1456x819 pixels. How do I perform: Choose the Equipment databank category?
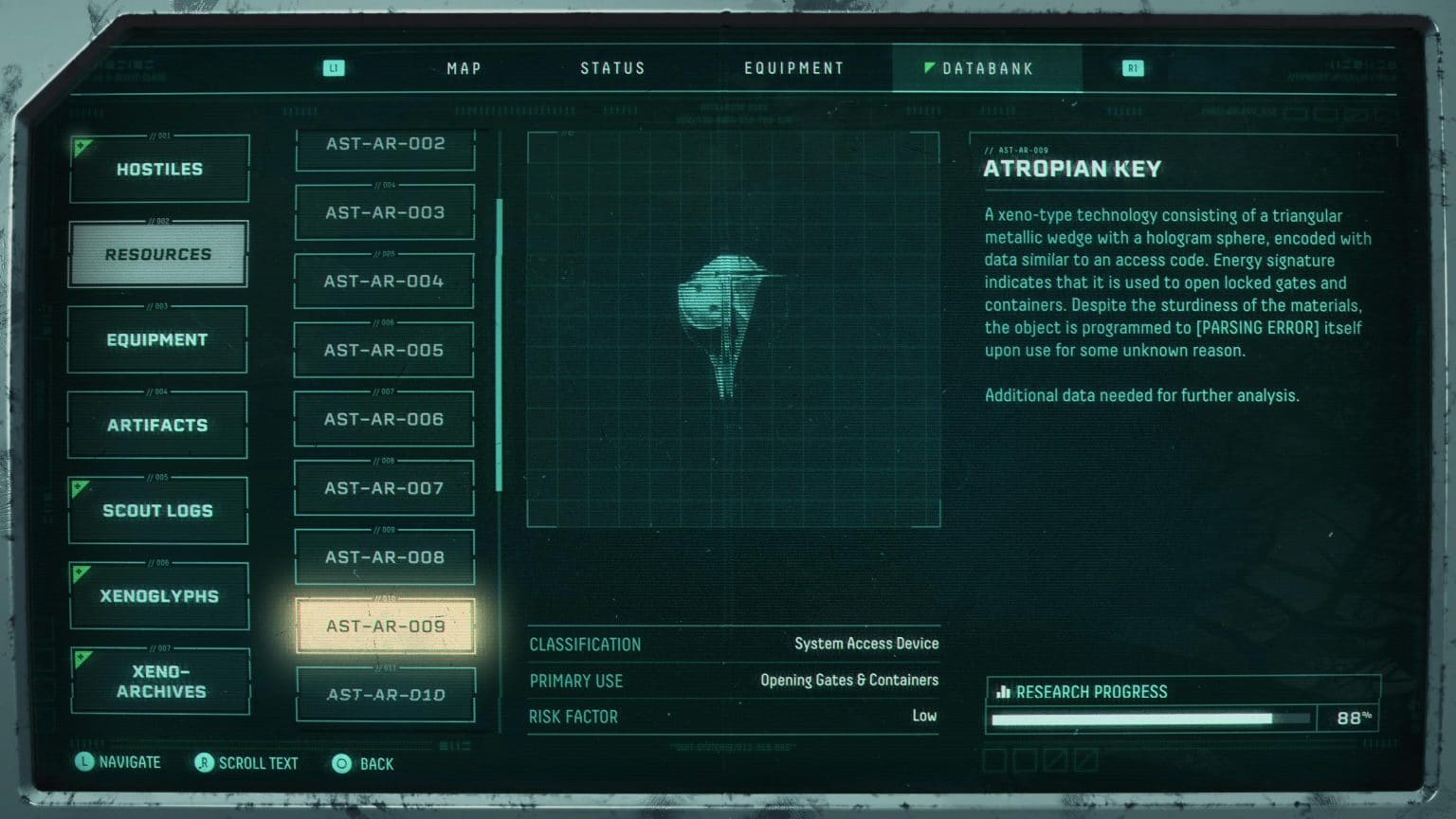point(157,339)
